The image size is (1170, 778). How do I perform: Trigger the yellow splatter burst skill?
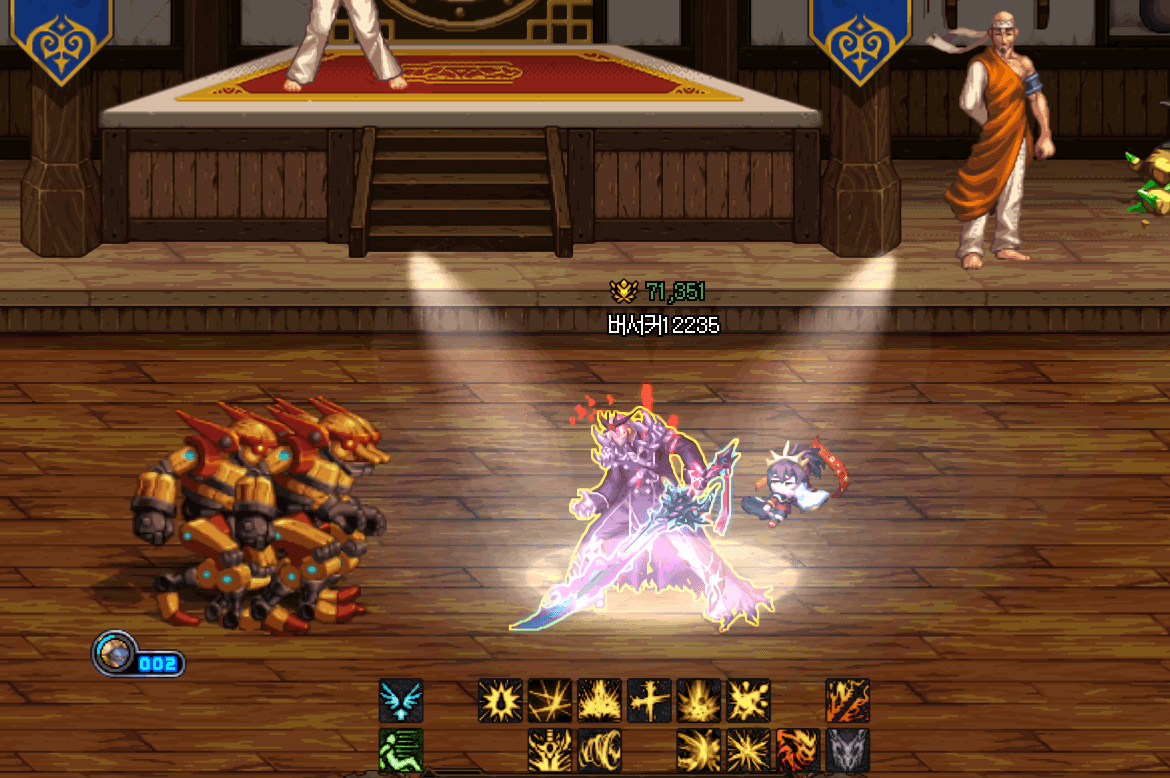[x=748, y=701]
